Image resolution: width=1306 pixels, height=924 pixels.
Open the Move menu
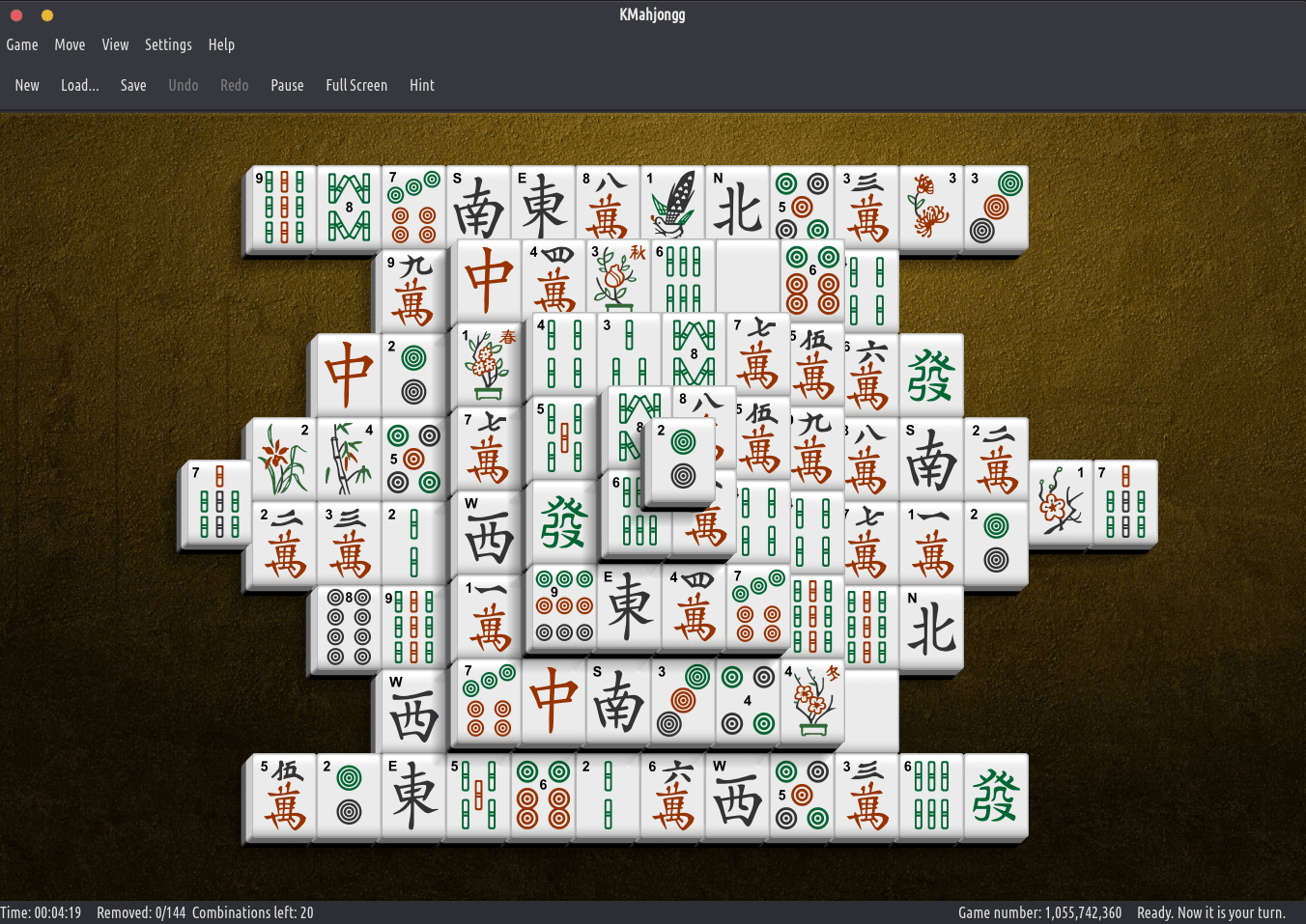70,44
